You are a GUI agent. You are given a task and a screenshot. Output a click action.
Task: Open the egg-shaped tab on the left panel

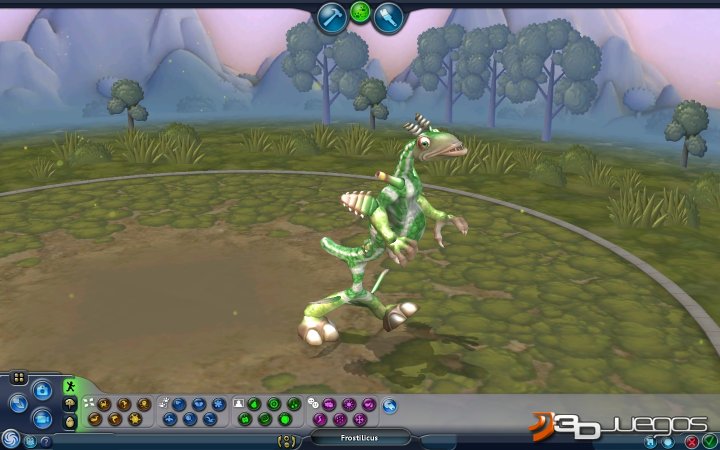pyautogui.click(x=70, y=422)
